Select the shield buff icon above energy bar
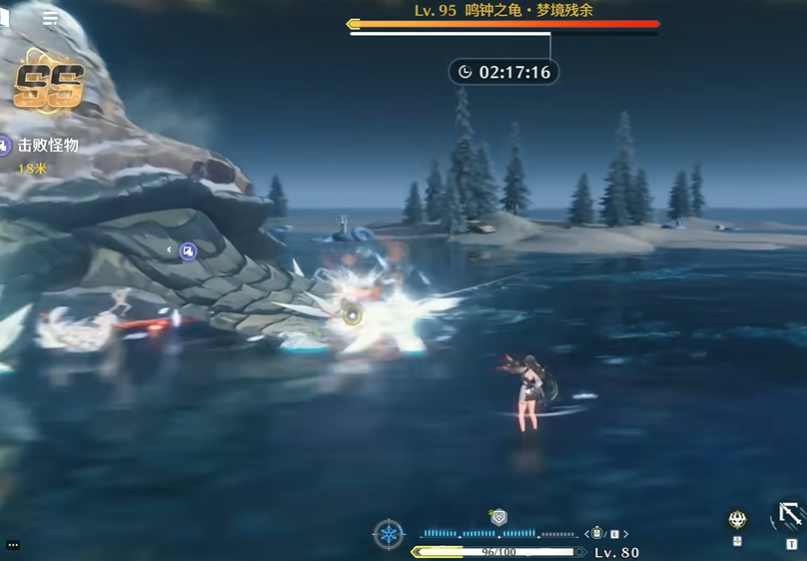 click(499, 517)
